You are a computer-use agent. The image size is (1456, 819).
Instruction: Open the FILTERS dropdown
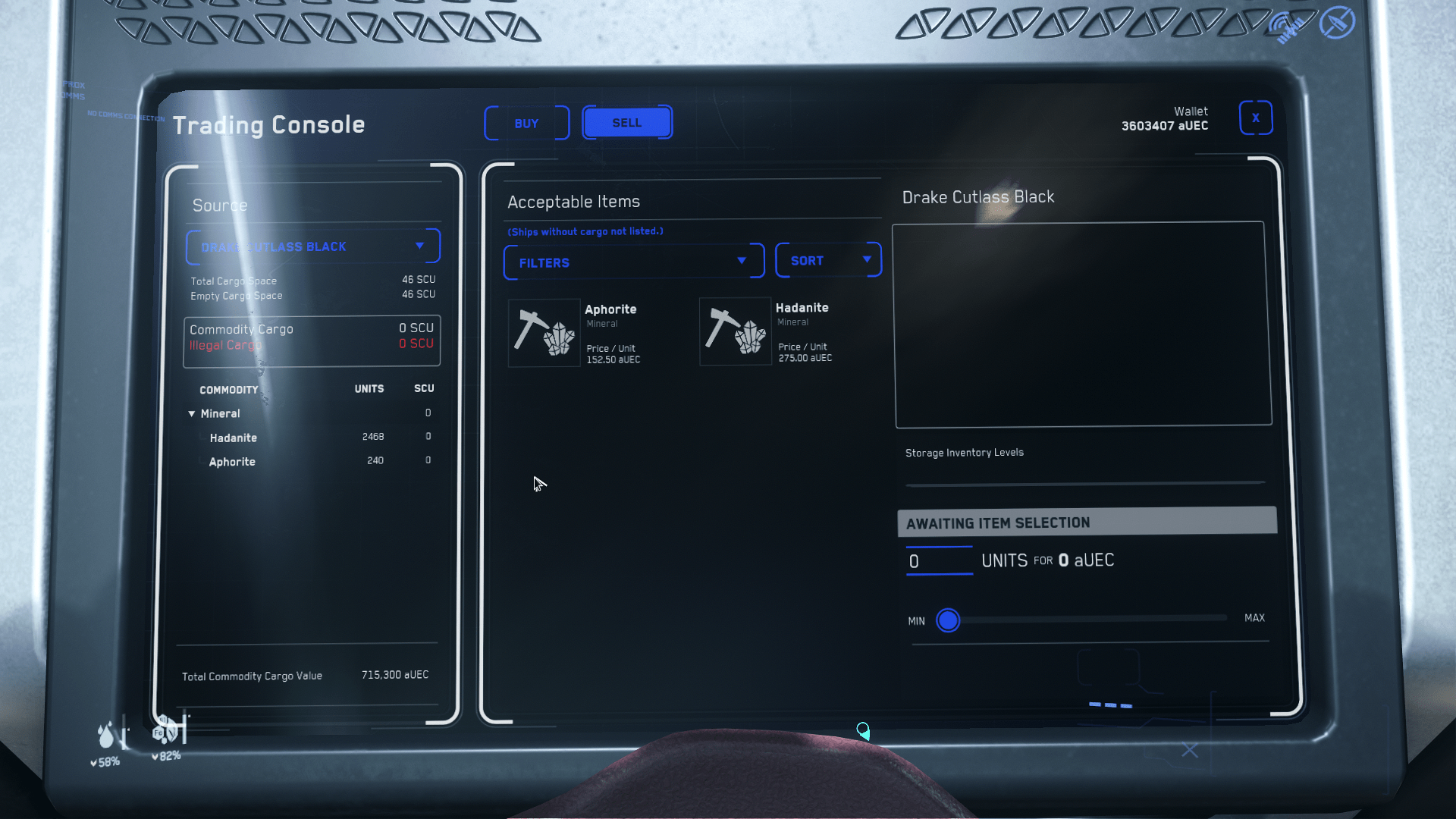click(x=633, y=262)
